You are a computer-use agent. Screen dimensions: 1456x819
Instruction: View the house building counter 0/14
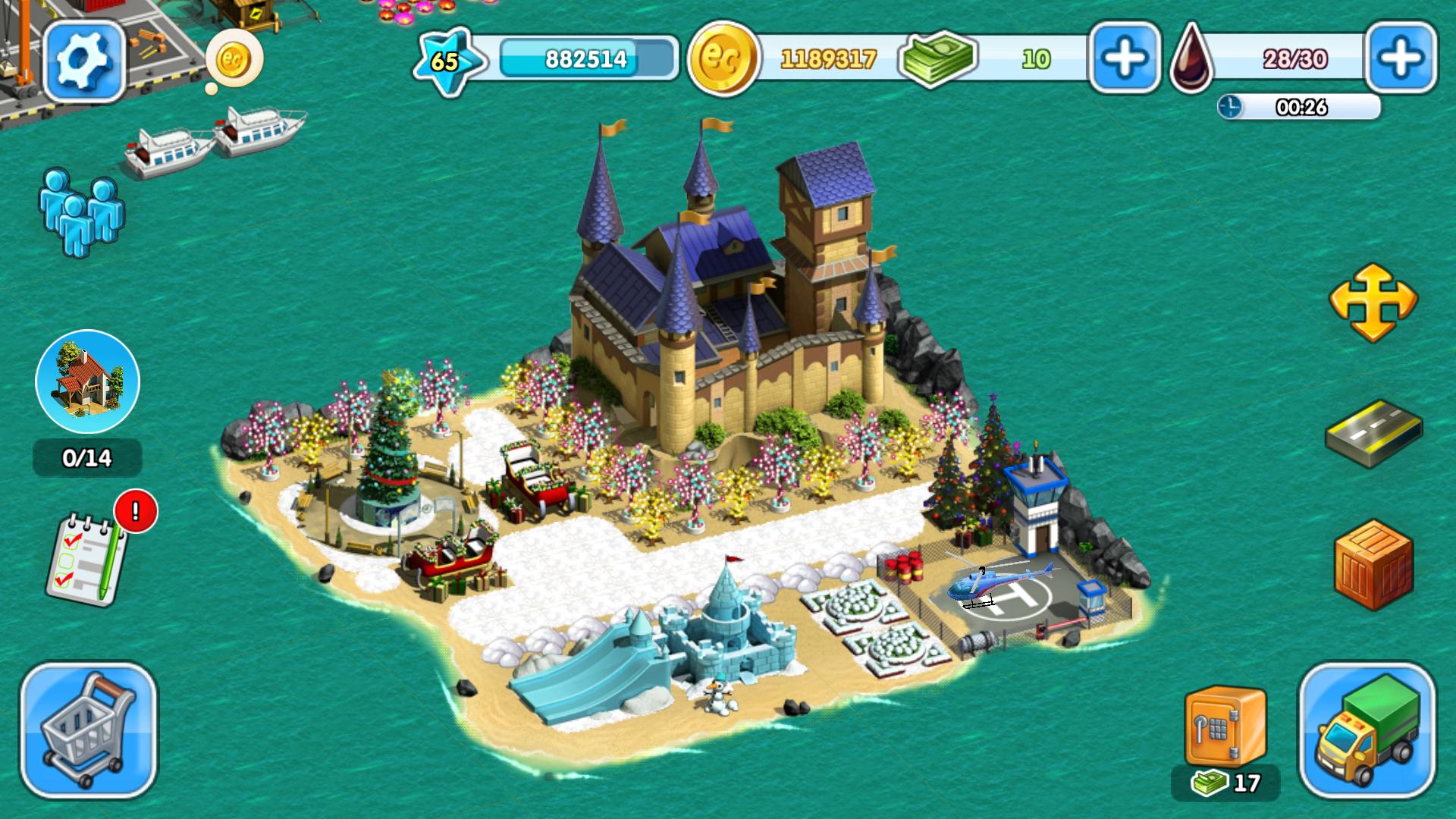coord(86,457)
